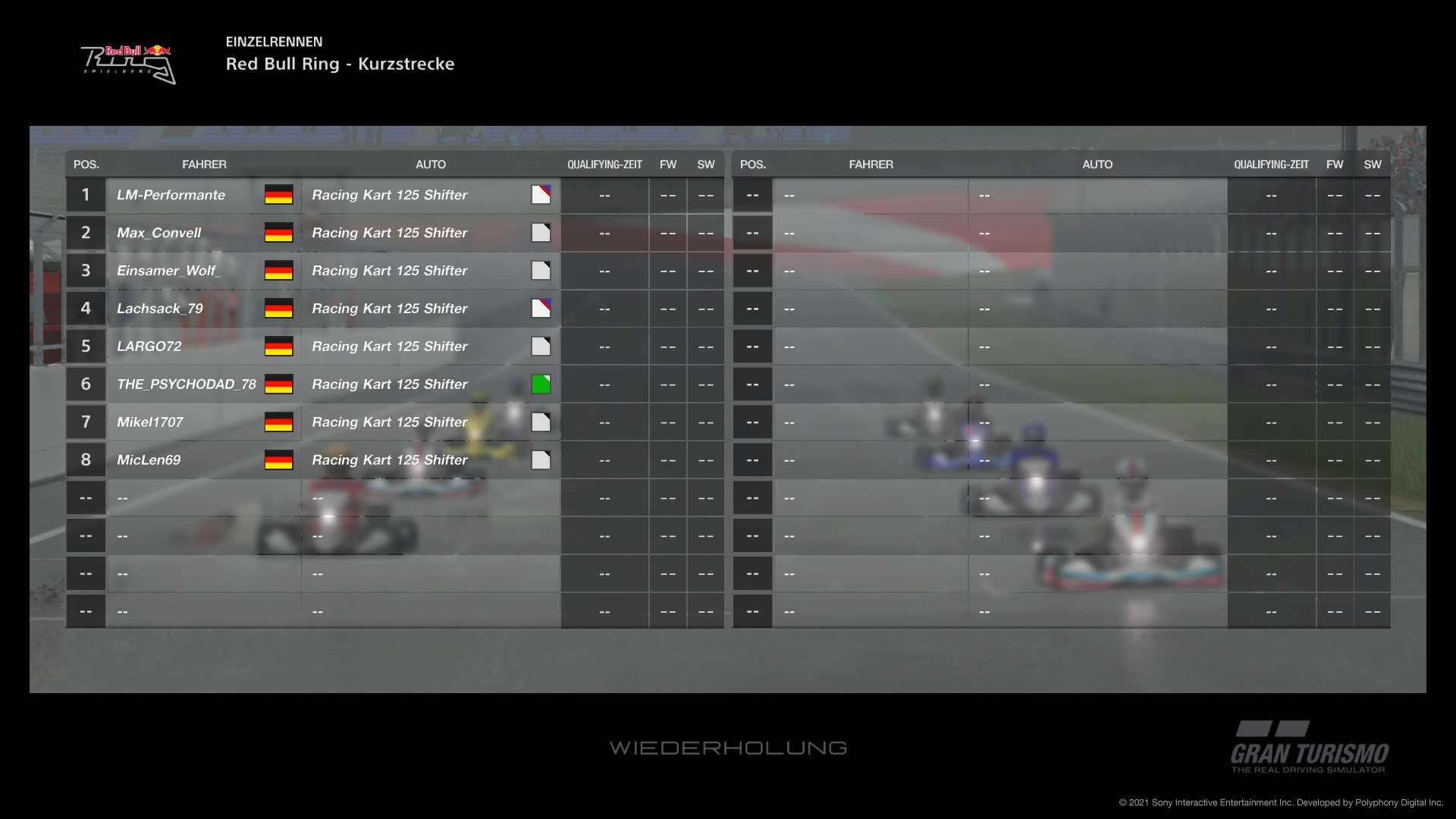Click the livery icon beside Max_Convell's kart
Image resolution: width=1456 pixels, height=819 pixels.
pos(541,233)
